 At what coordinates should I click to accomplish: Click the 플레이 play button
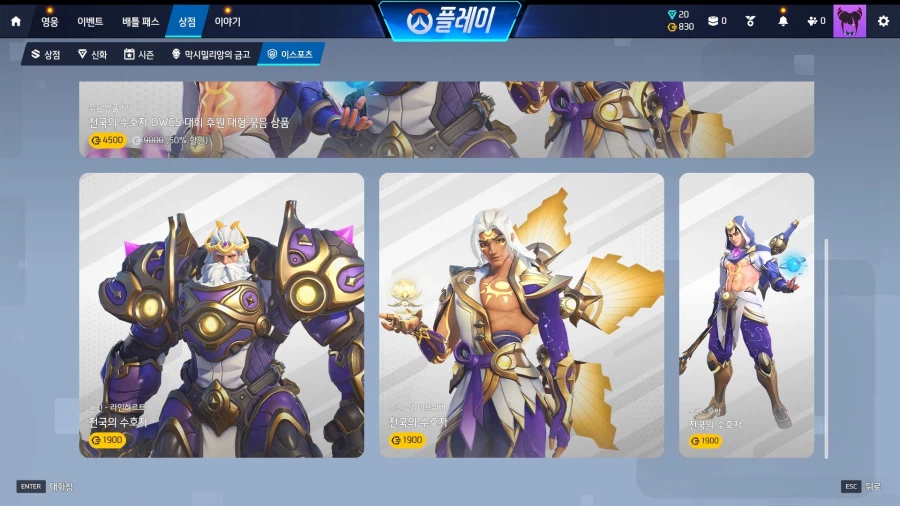point(450,21)
